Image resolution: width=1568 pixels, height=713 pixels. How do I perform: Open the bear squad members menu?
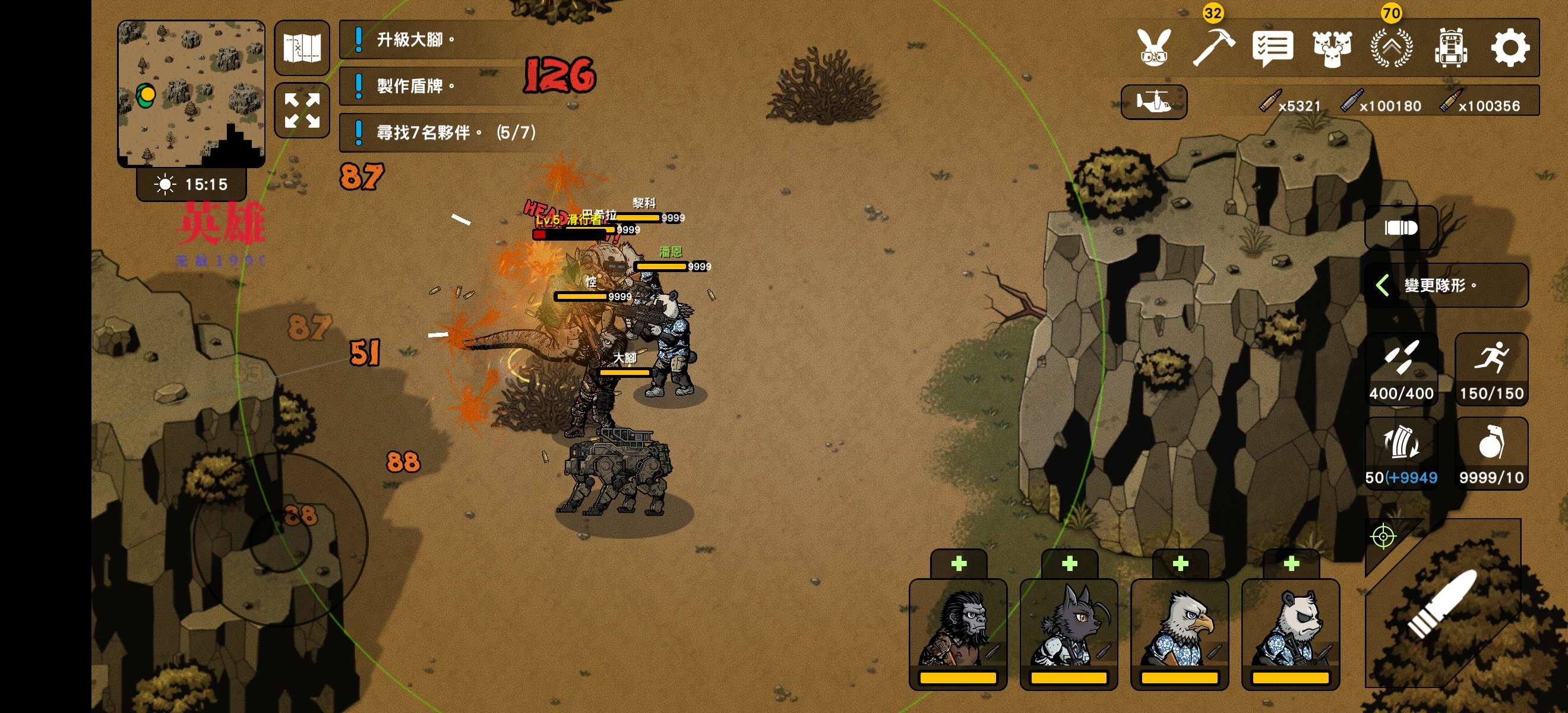(1332, 48)
